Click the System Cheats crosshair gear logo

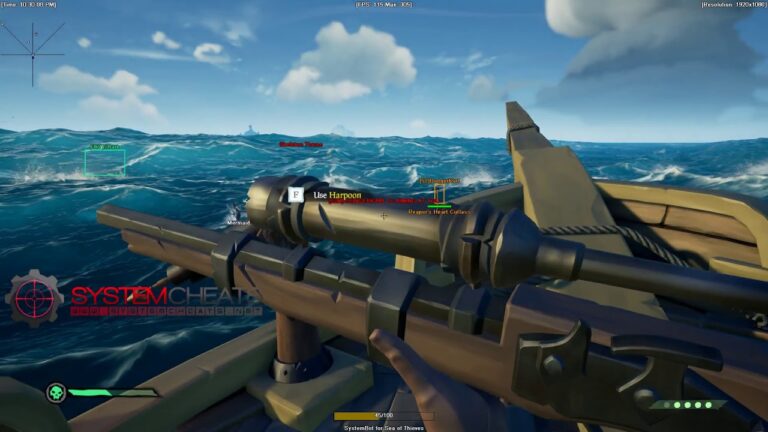(x=34, y=298)
